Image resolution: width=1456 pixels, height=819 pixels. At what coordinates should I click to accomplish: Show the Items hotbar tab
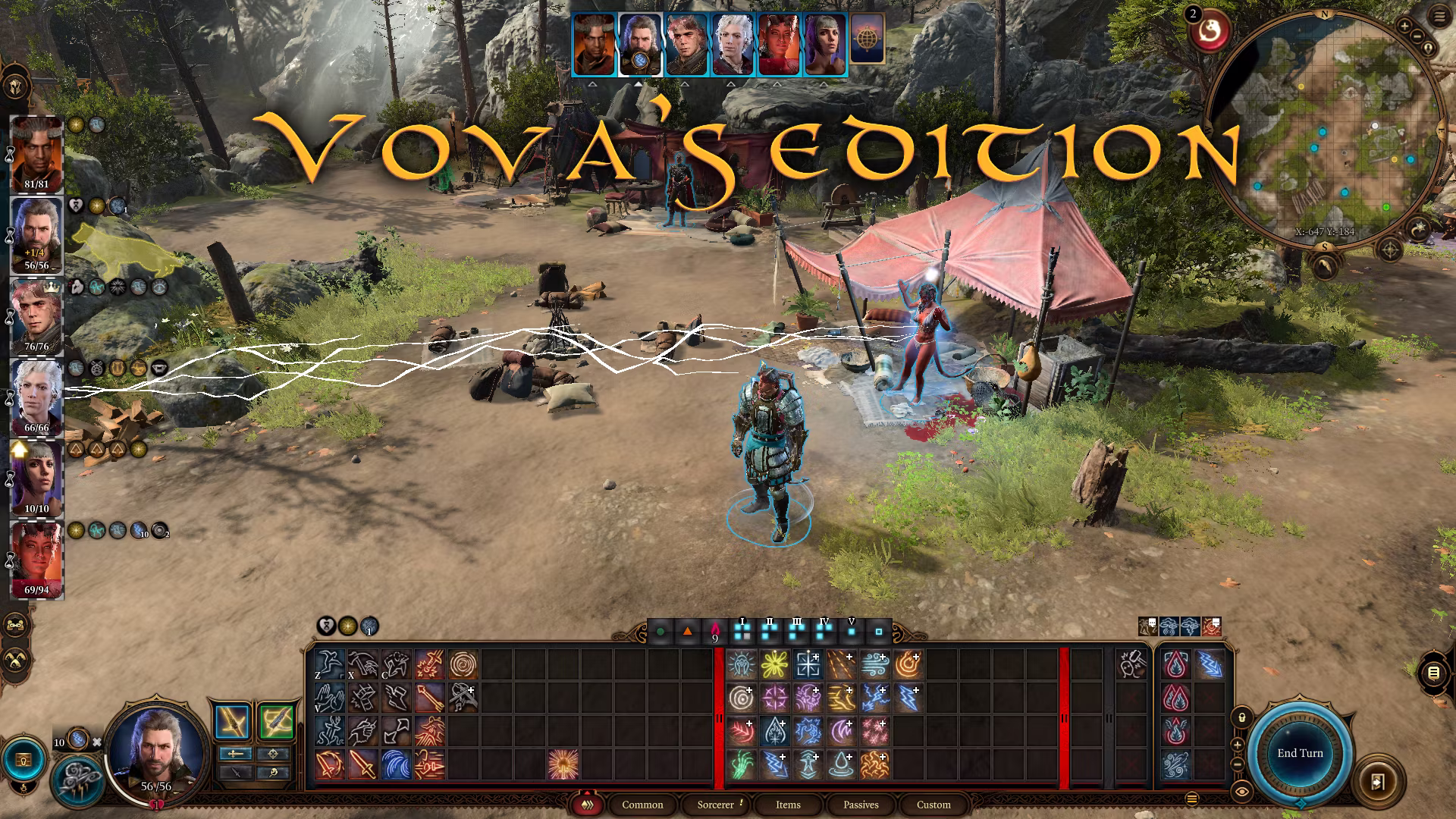[788, 805]
